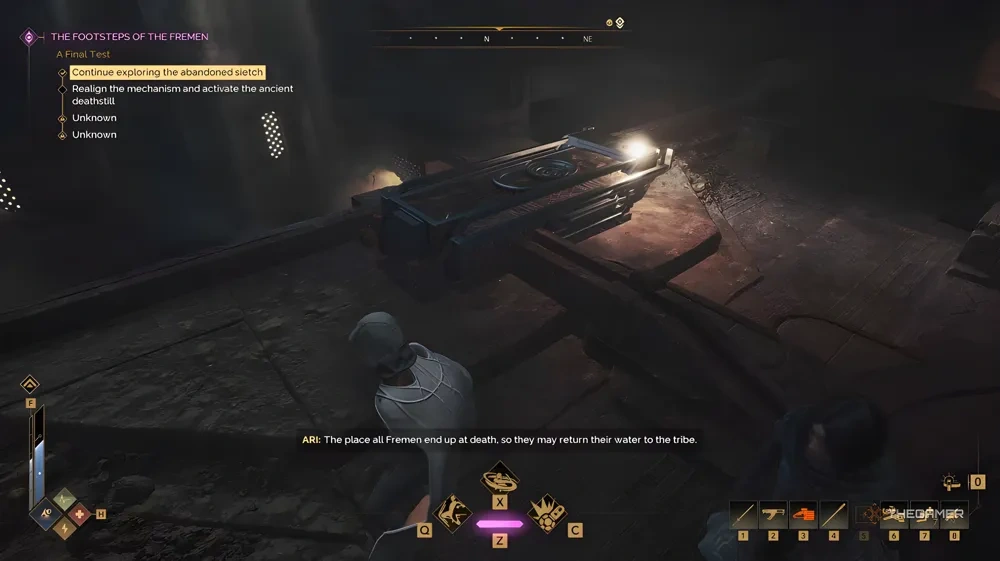The image size is (1000, 561).
Task: Trigger the explosive grenade ability icon
Action: (546, 514)
